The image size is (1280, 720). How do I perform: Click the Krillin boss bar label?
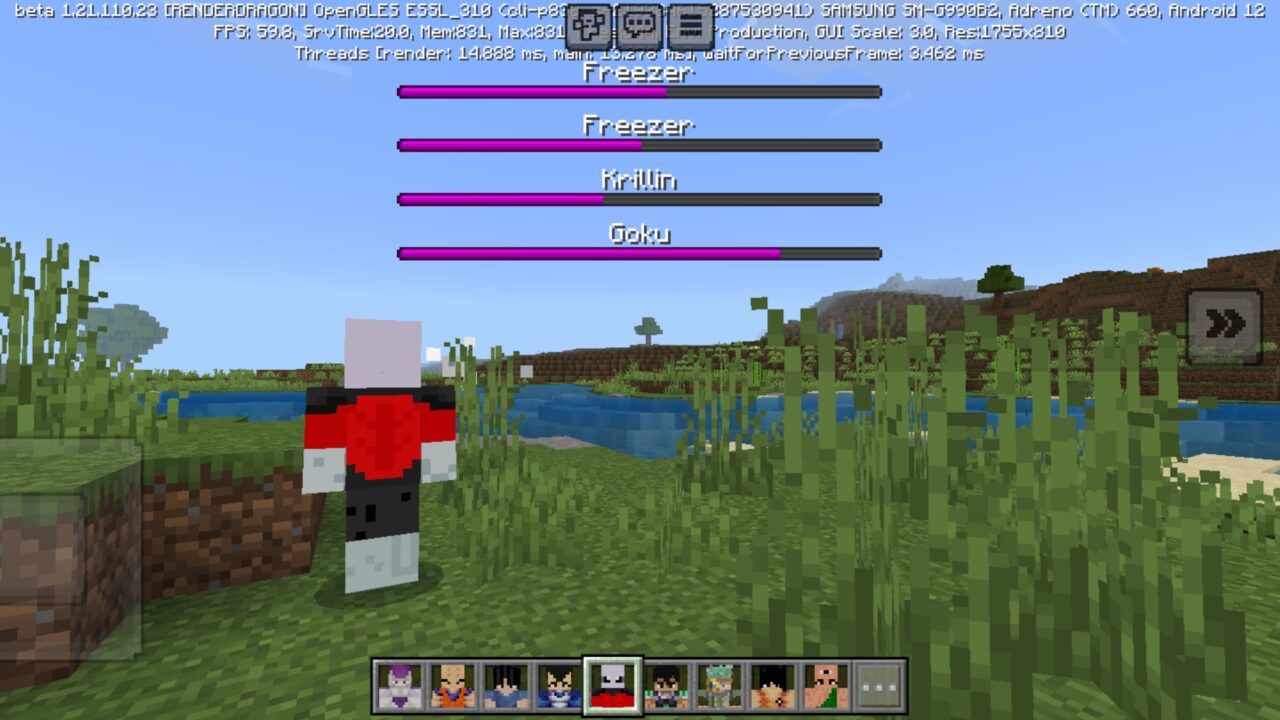640,180
